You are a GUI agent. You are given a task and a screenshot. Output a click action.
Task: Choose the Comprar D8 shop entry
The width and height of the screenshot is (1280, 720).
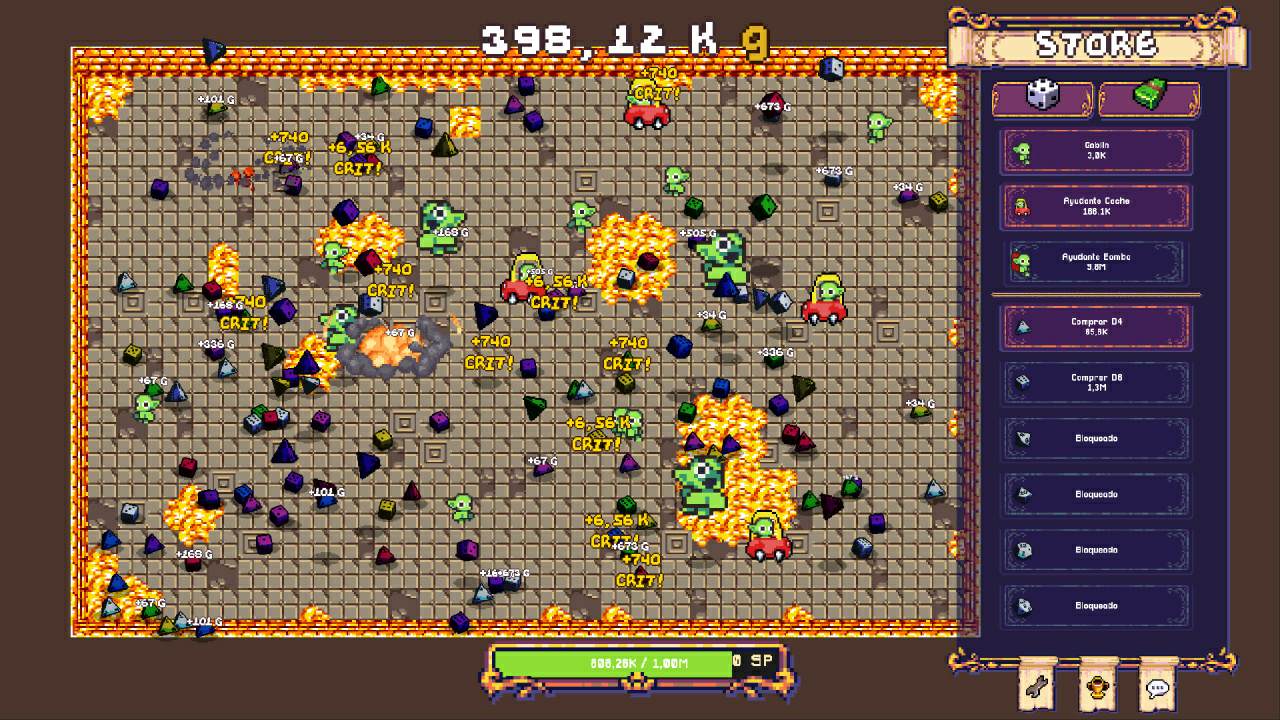(1096, 383)
